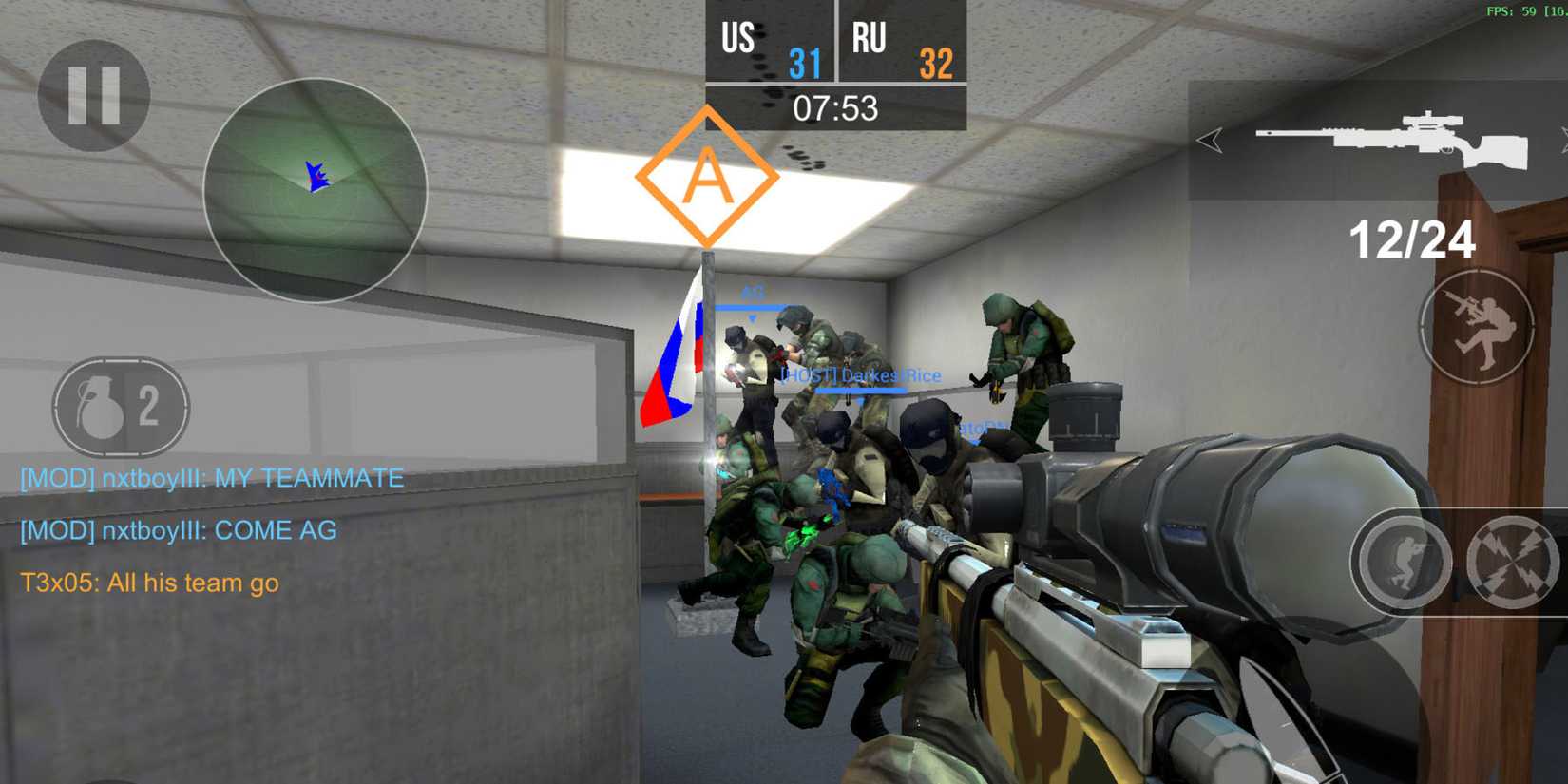Tap the match timer showing 07:53
This screenshot has height=784, width=1568.
click(x=834, y=107)
